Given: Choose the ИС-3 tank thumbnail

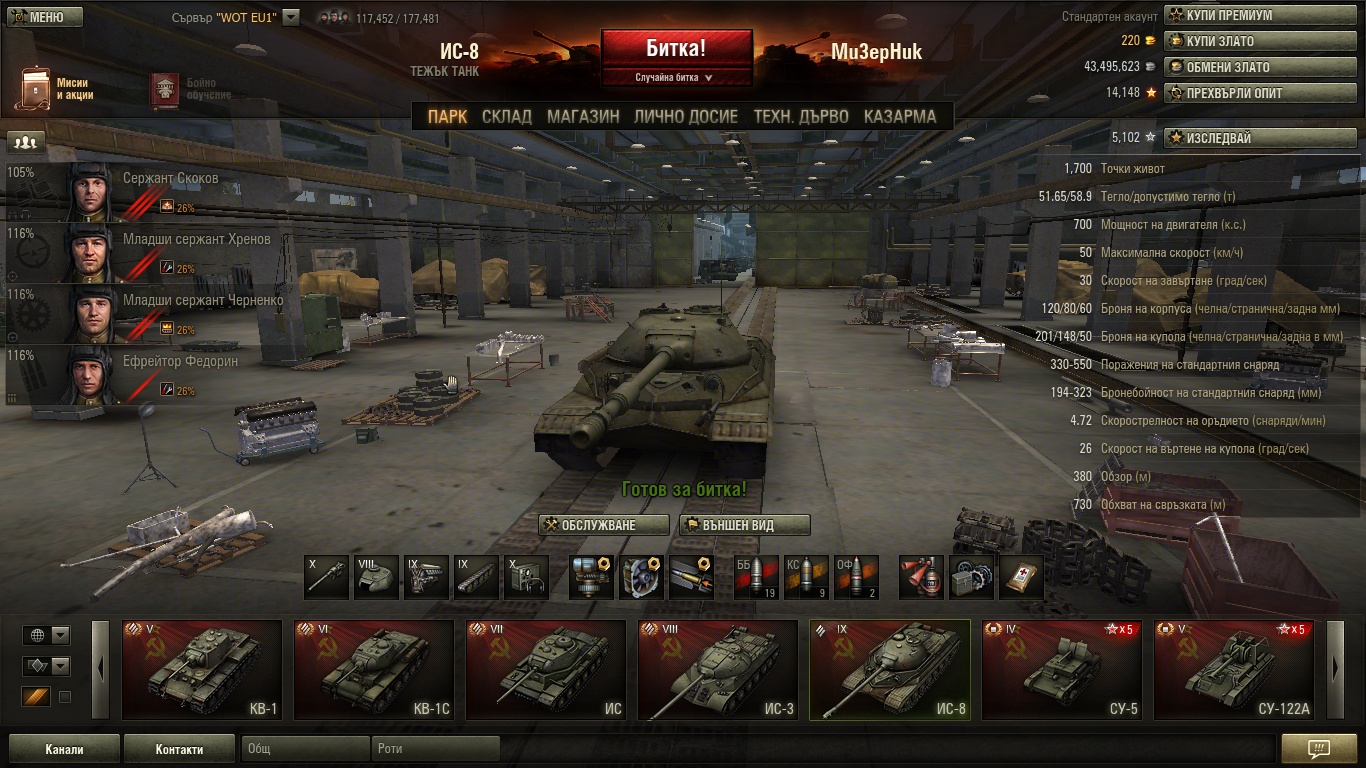Looking at the screenshot, I should (x=718, y=669).
